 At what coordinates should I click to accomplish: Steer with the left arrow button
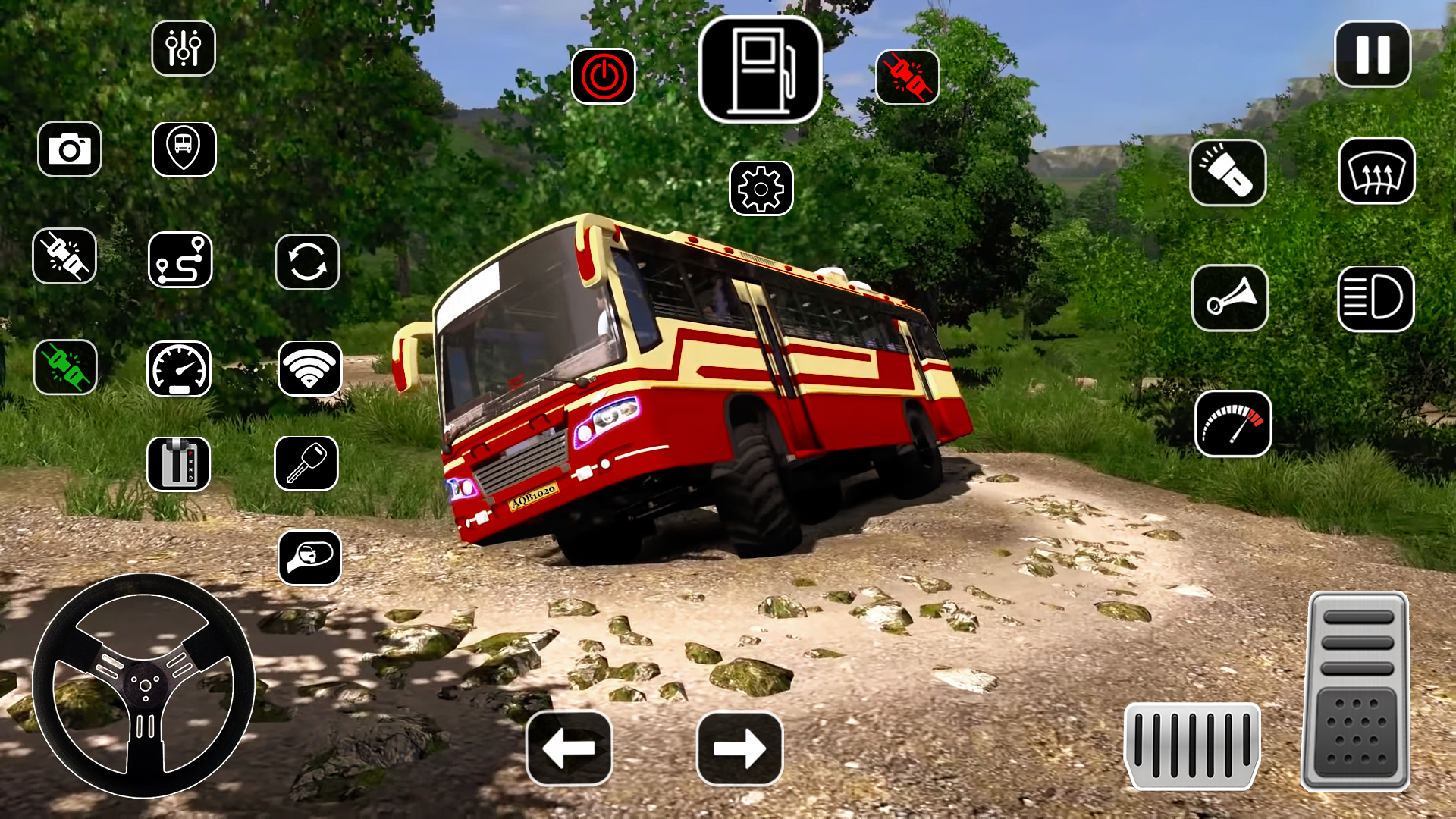tap(569, 748)
